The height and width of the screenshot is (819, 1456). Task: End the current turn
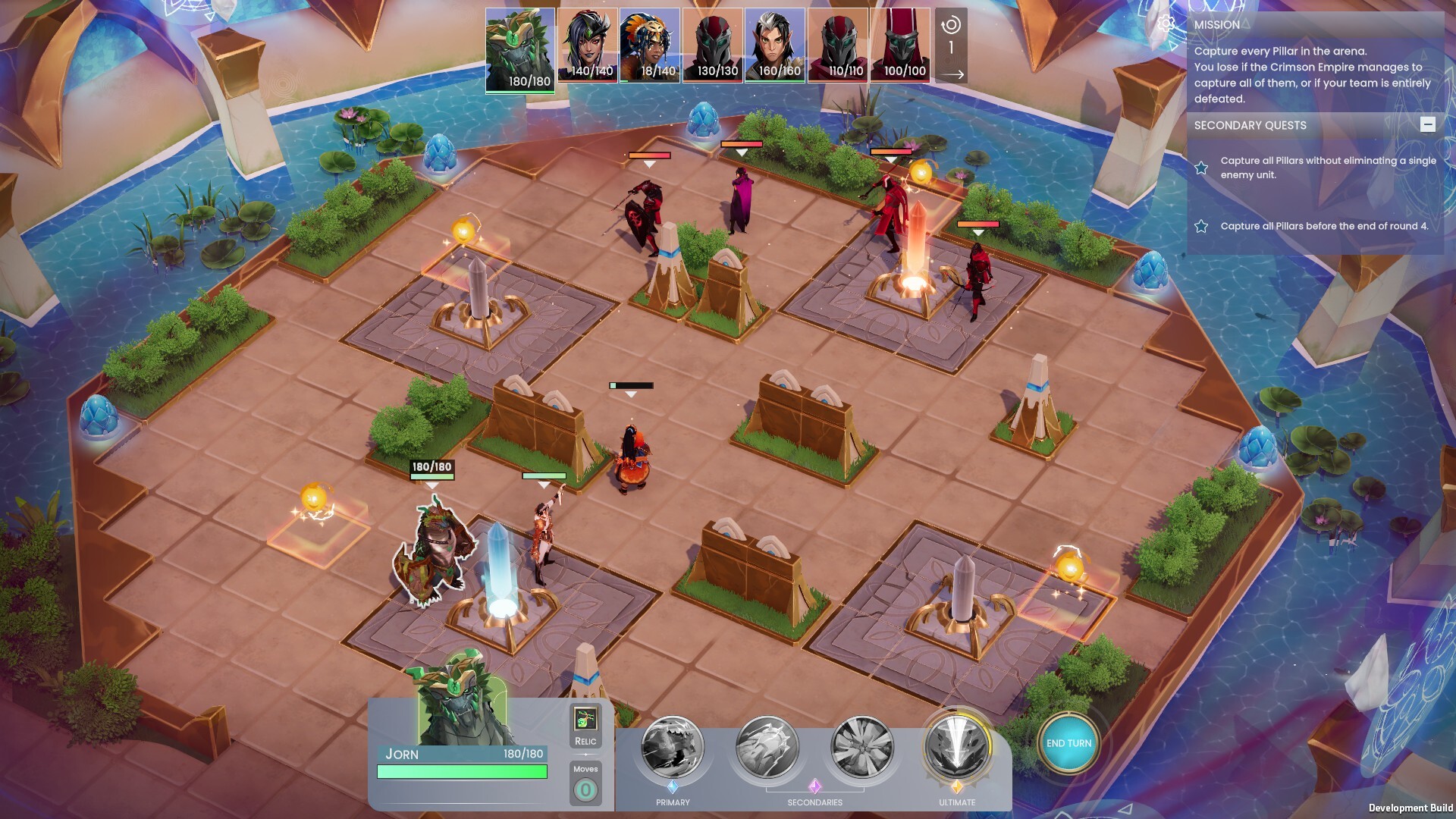coord(1068,743)
